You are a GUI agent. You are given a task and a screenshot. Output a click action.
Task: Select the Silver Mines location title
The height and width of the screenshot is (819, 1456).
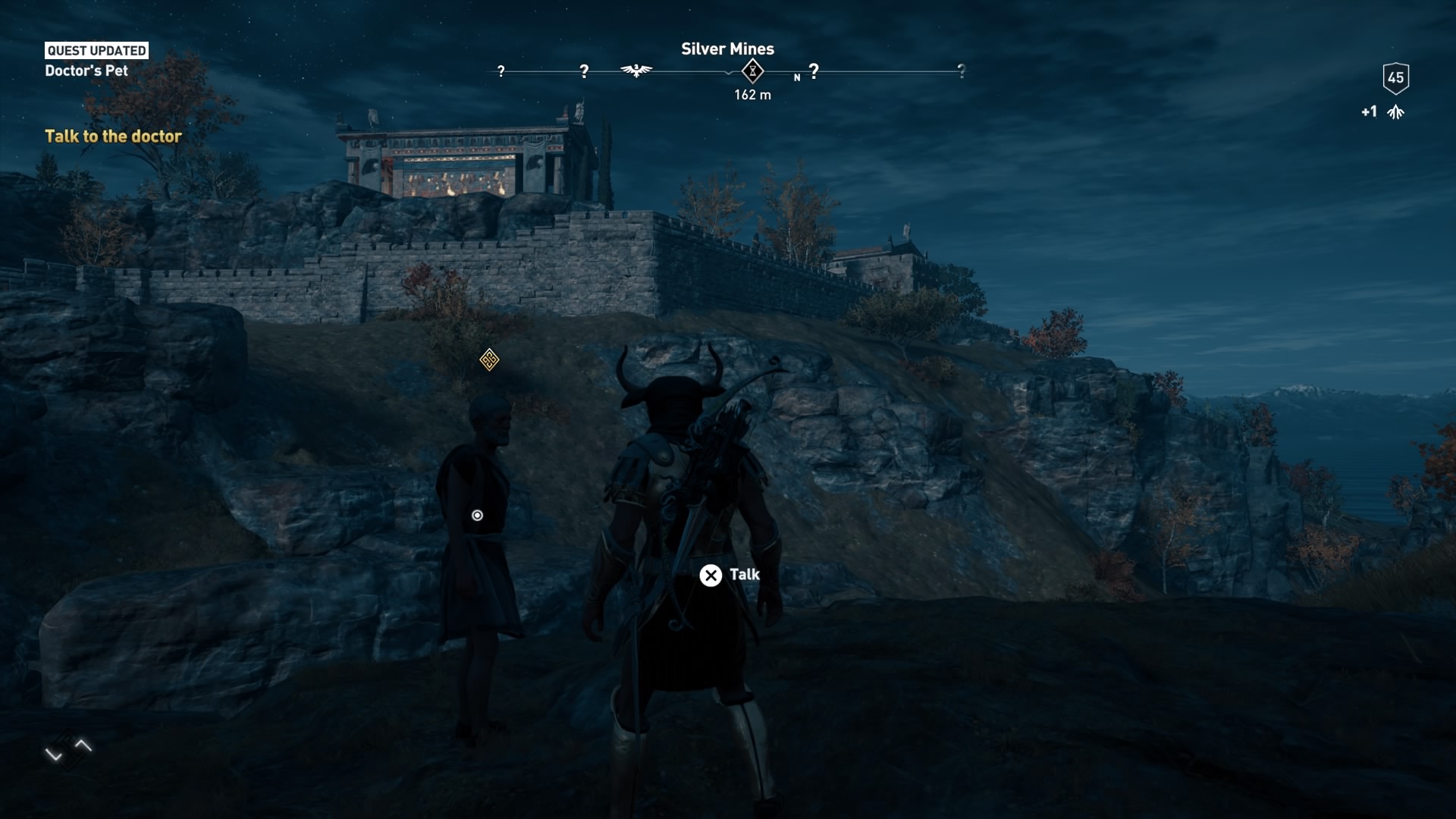(727, 49)
